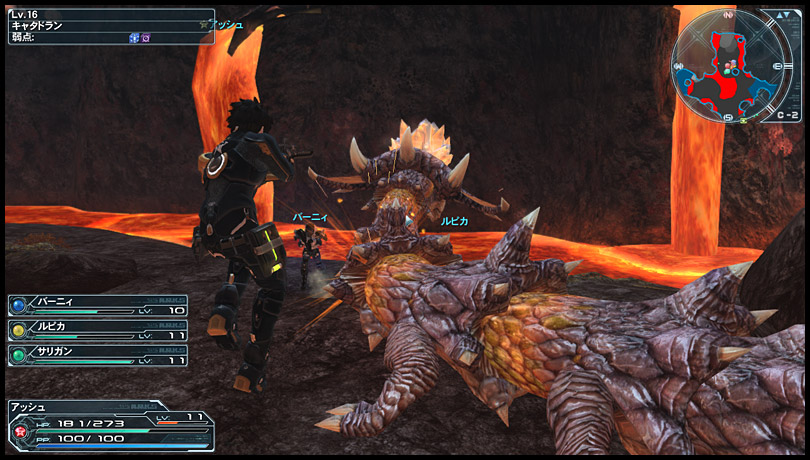Click the blue ice weakness icon
810x460 pixels.
coord(134,37)
